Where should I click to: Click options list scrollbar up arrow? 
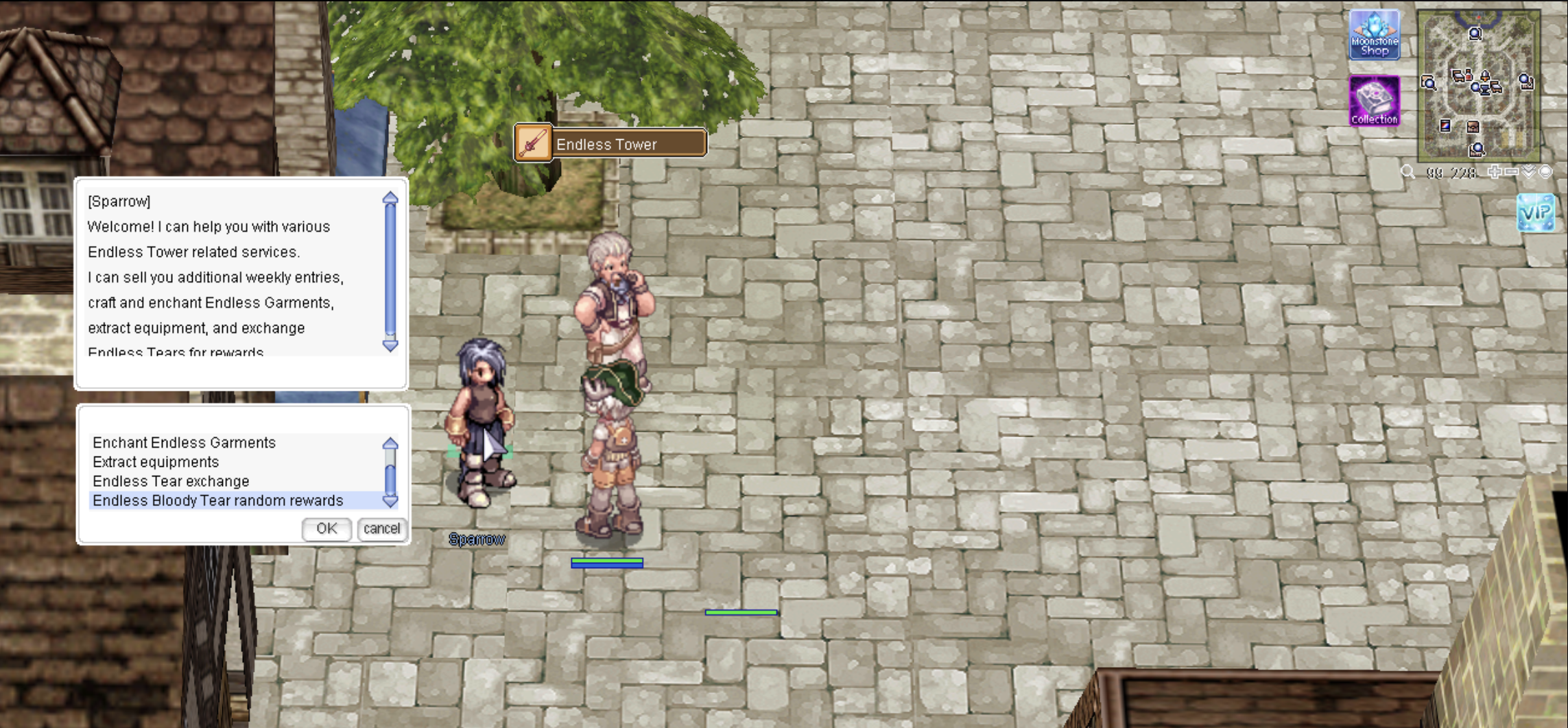[390, 444]
